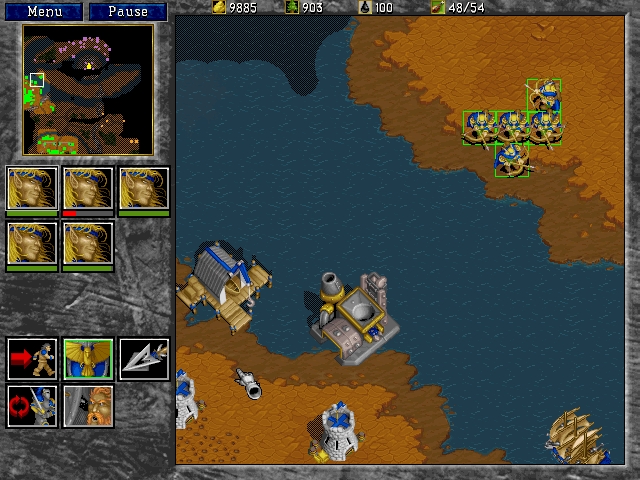This screenshot has width=640, height=480.
Task: Pause the game
Action: point(127,12)
